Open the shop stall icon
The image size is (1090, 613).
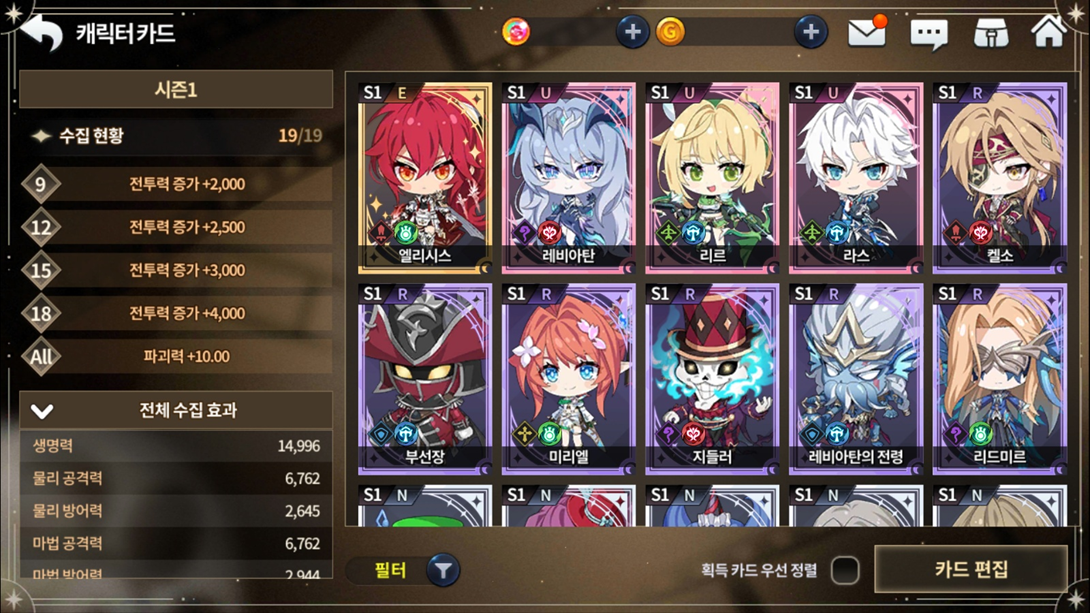pos(990,33)
